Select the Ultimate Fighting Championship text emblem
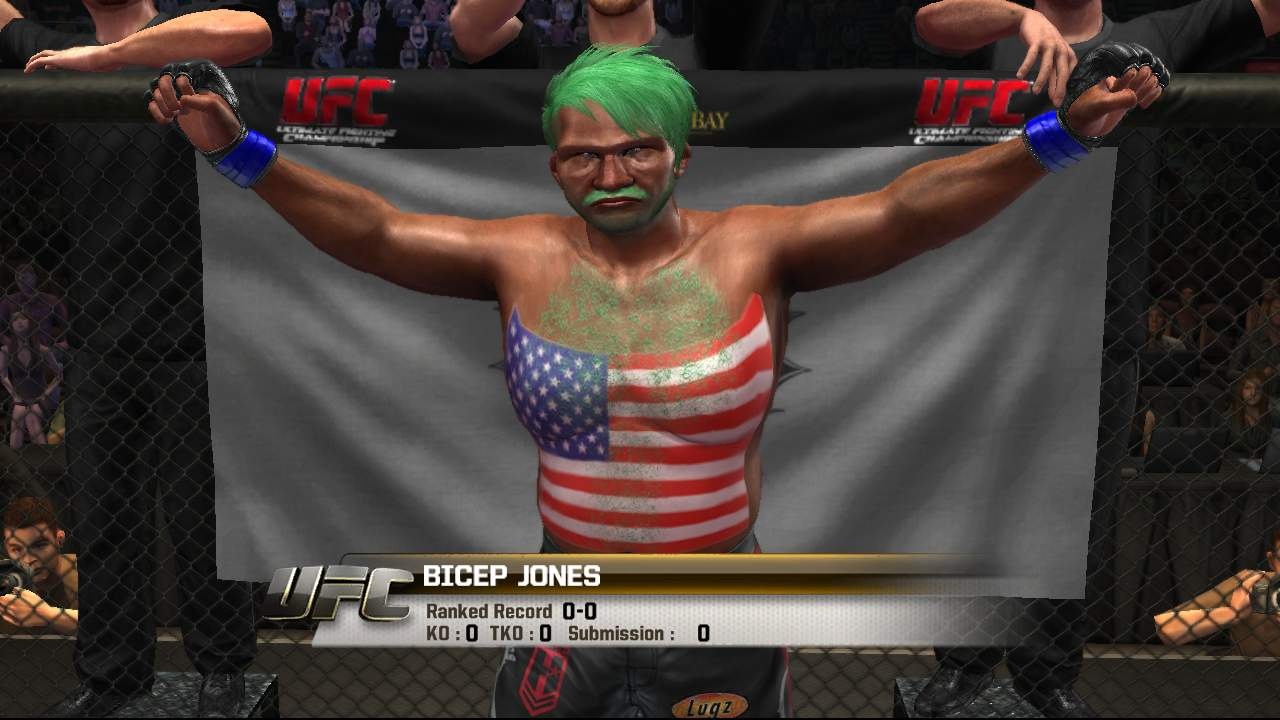Screen dimensions: 1280x720 pyautogui.click(x=337, y=135)
